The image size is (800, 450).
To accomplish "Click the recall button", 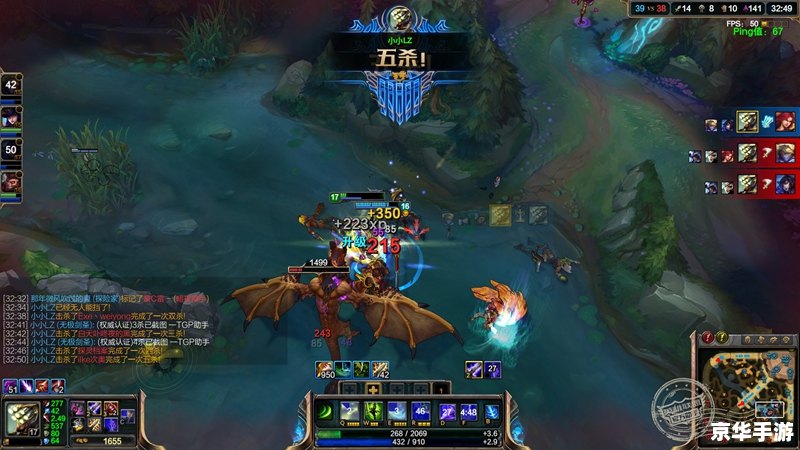I will 492,411.
